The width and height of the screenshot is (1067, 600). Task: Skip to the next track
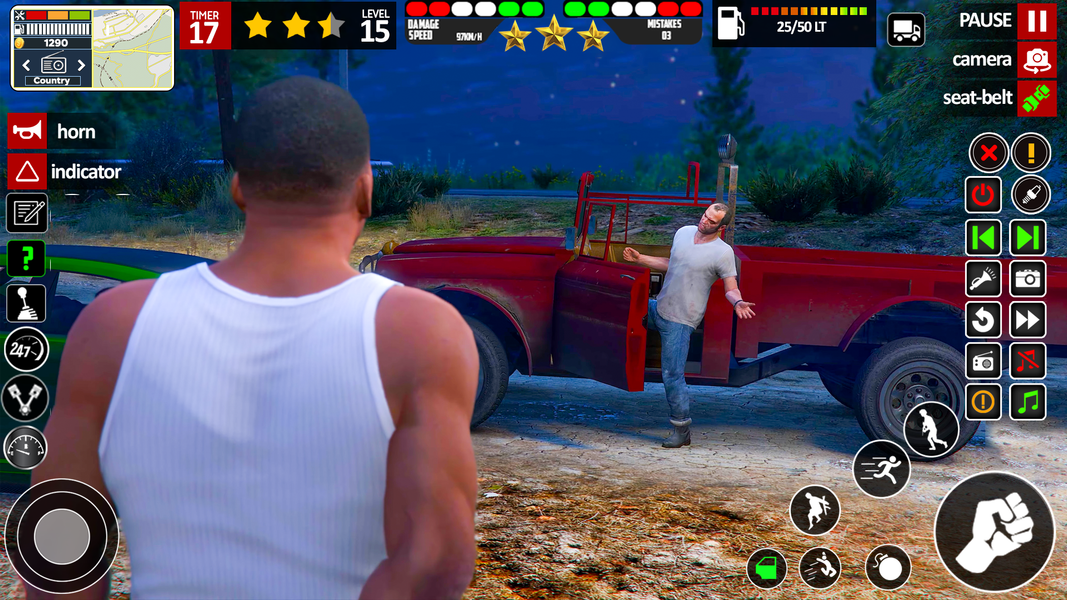[x=1028, y=238]
